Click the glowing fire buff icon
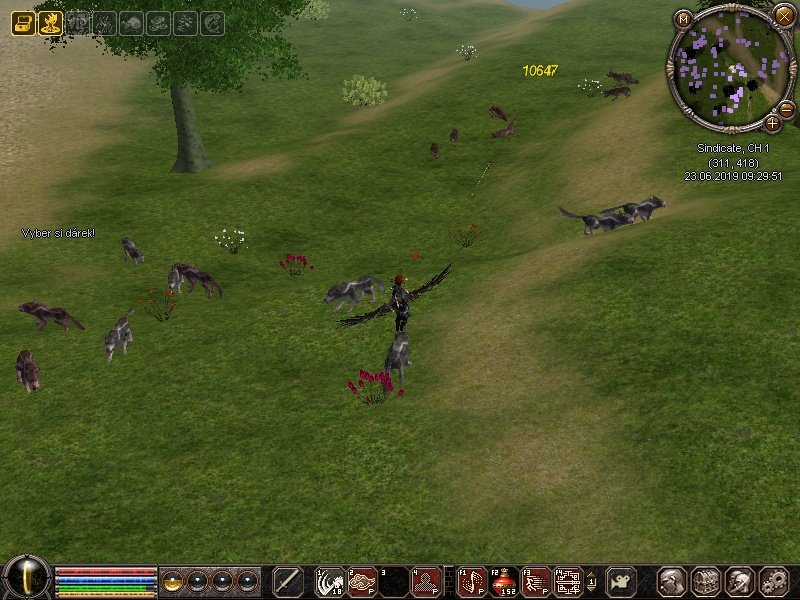The height and width of the screenshot is (600, 800). pos(50,23)
